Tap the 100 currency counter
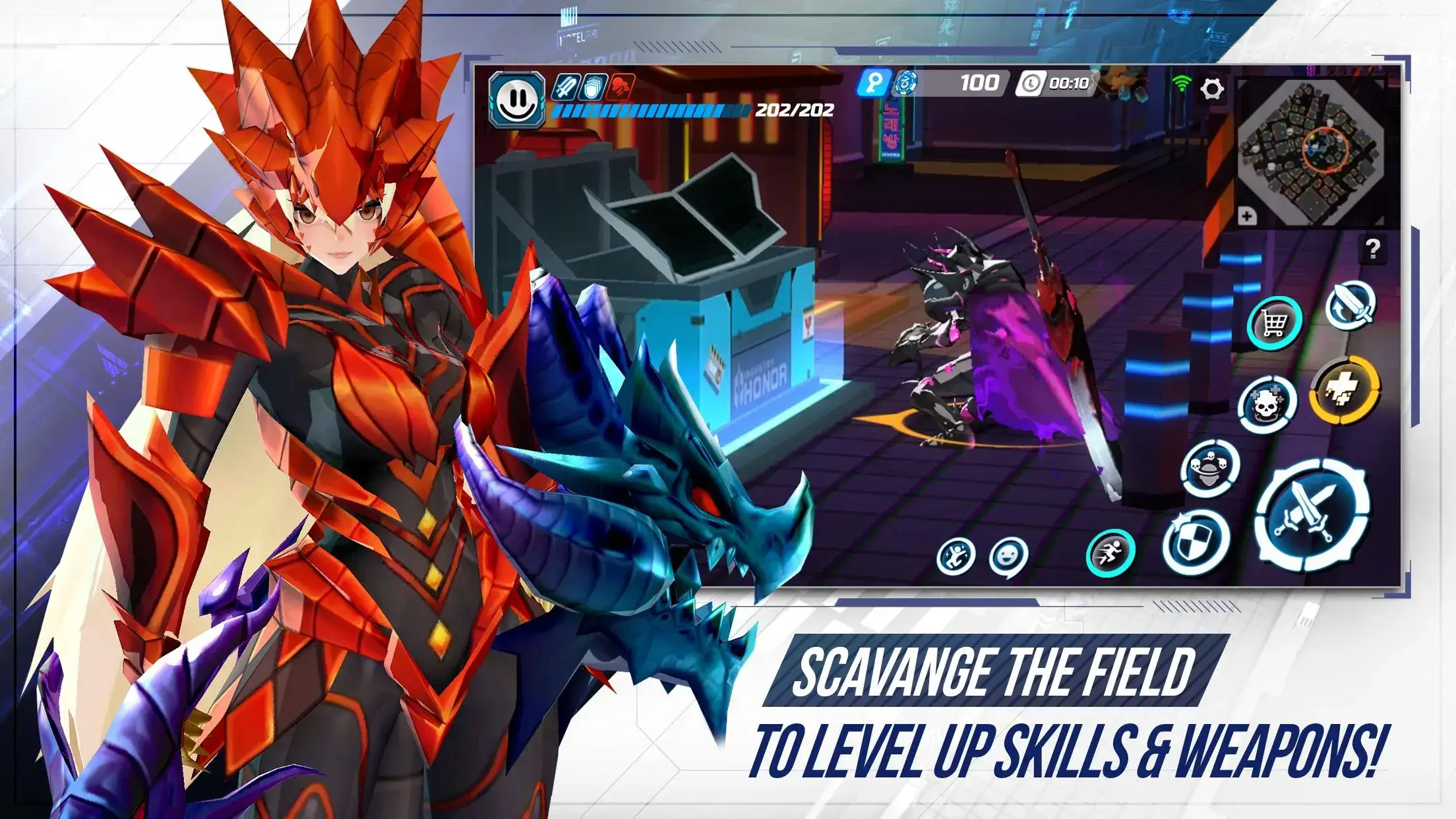 pyautogui.click(x=982, y=82)
